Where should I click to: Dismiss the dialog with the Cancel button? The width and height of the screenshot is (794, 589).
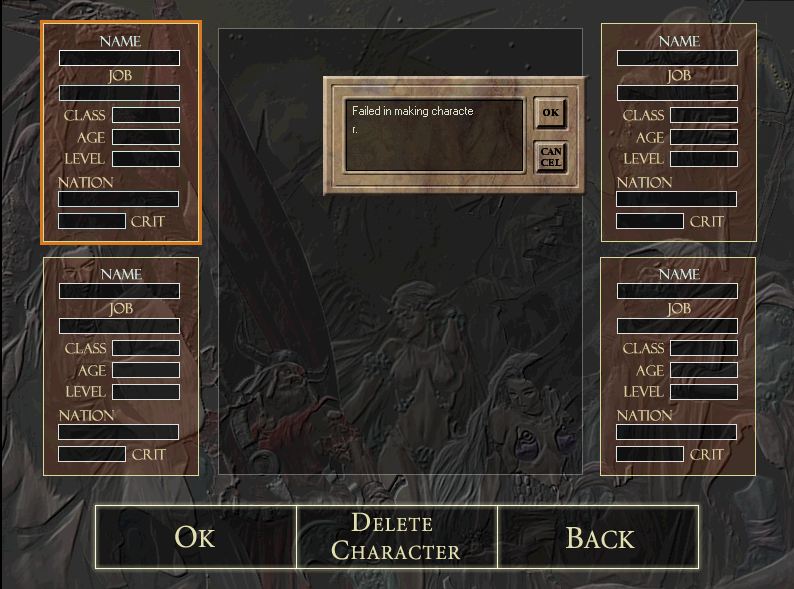coord(550,156)
